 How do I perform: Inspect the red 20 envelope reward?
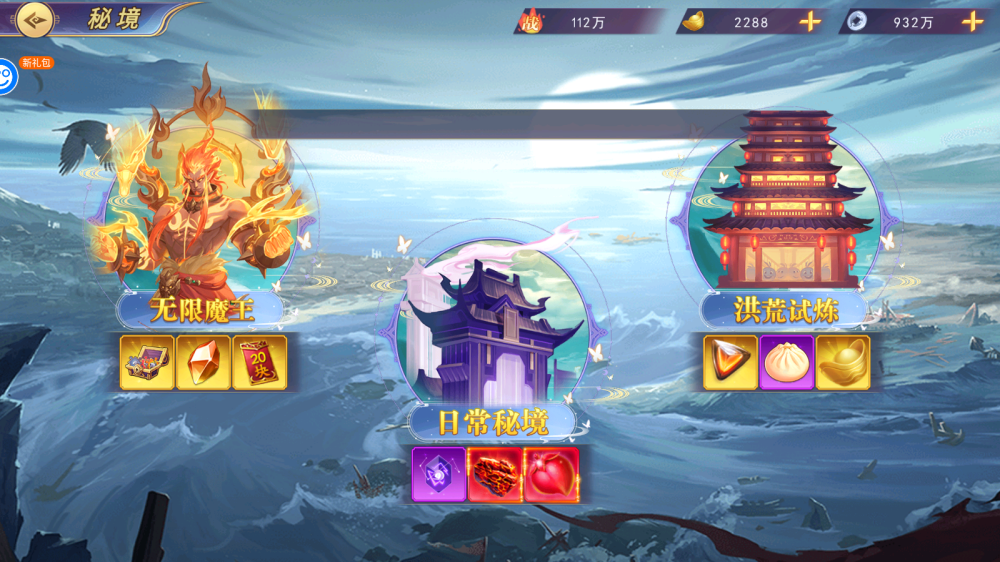pos(259,362)
